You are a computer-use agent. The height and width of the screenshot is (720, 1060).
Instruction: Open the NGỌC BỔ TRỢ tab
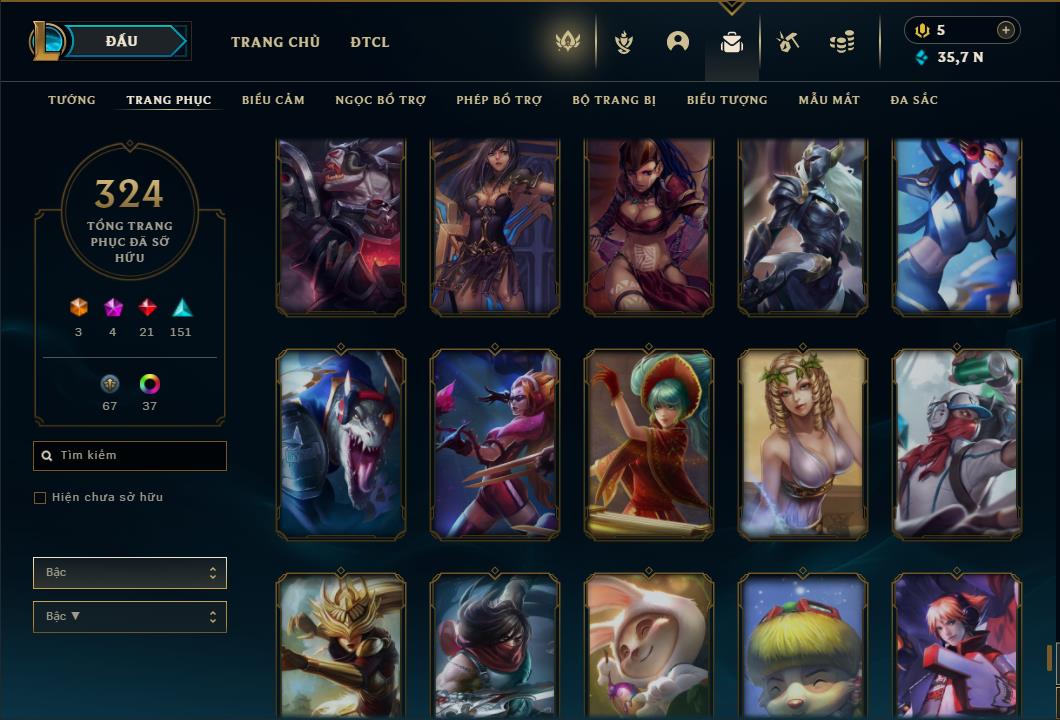click(x=380, y=100)
